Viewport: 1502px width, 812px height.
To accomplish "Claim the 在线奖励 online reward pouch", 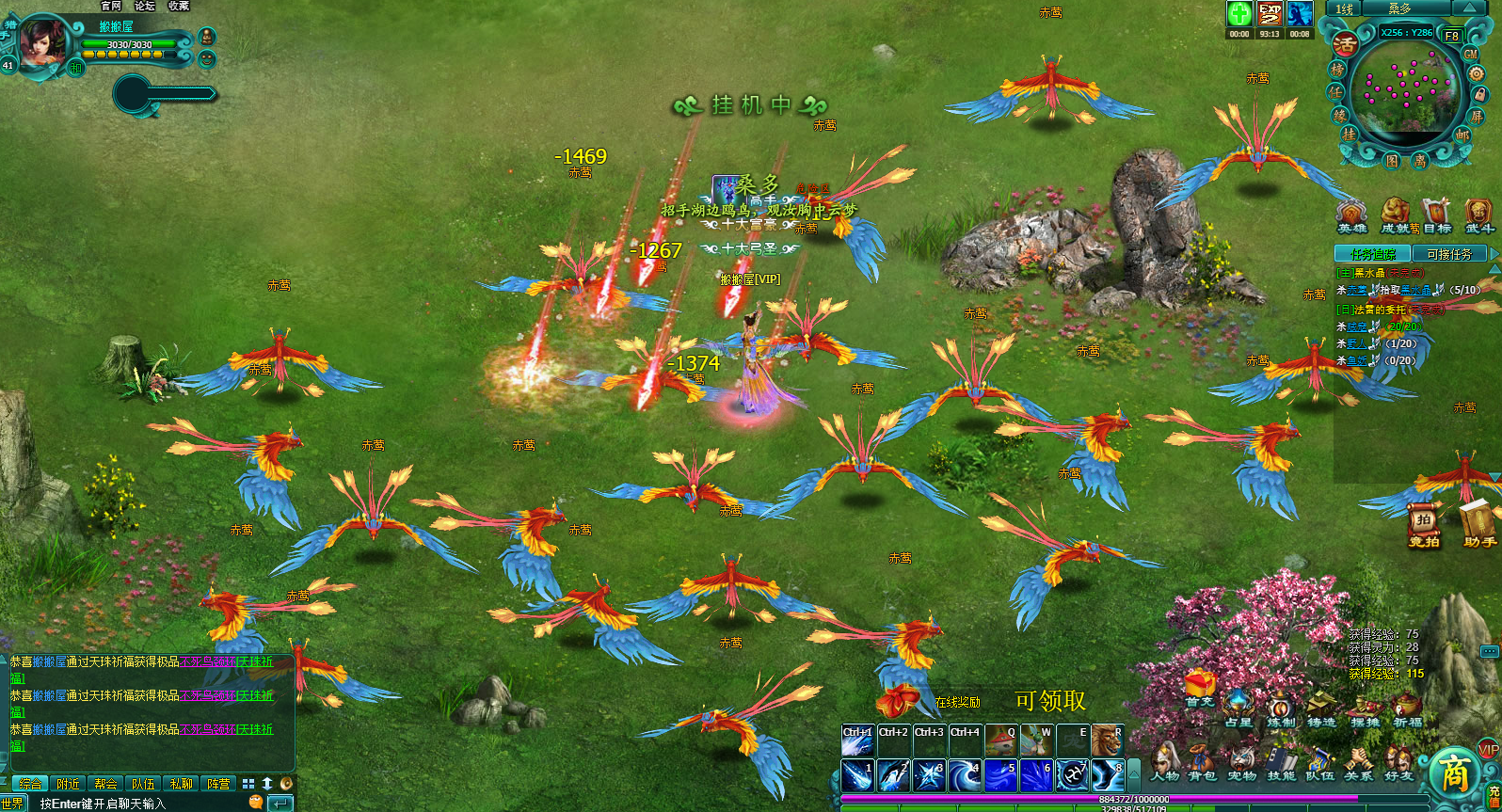I will (x=898, y=701).
